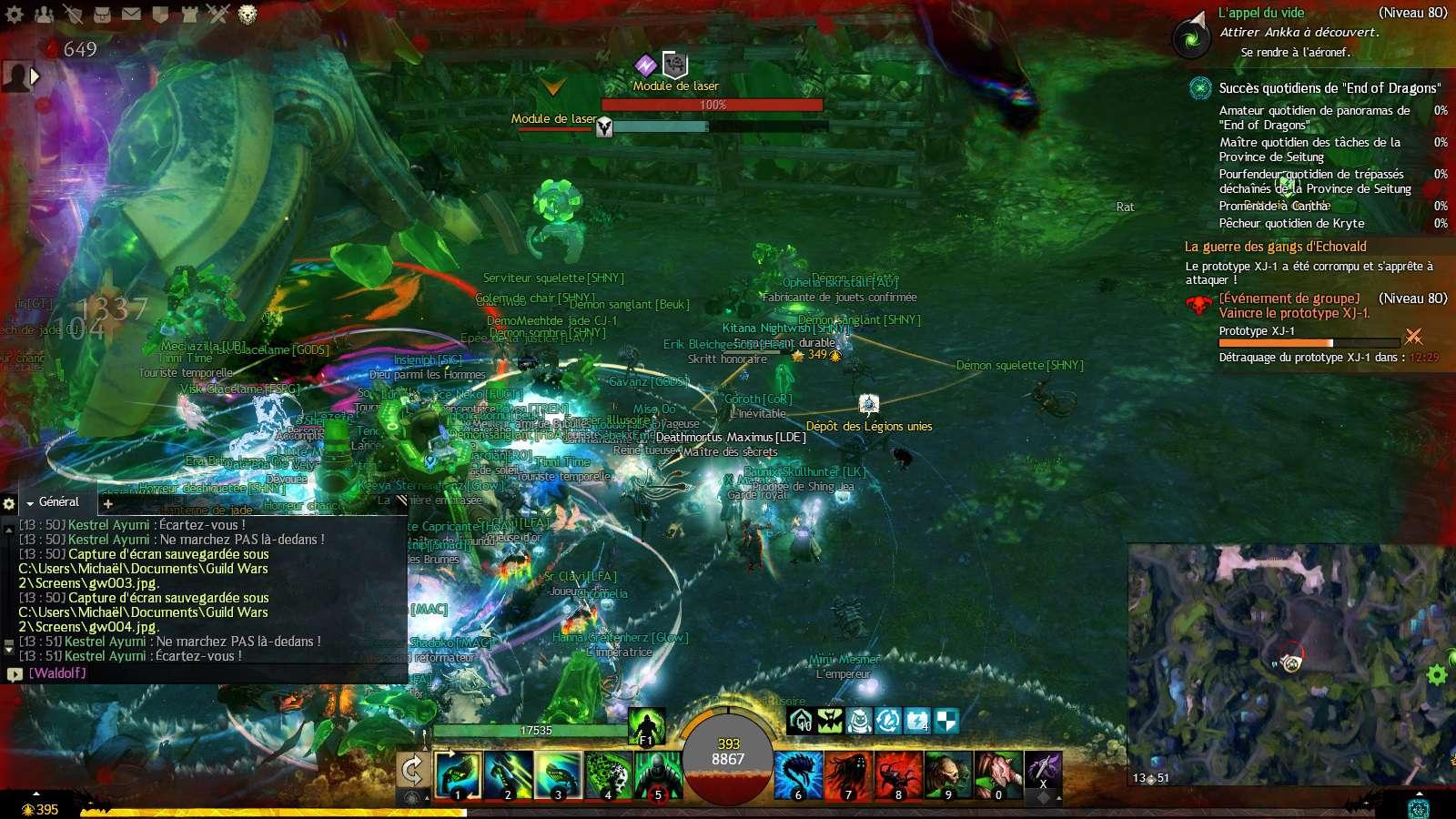Open the mail envelope icon
Viewport: 1456px width, 819px height.
pyautogui.click(x=132, y=14)
